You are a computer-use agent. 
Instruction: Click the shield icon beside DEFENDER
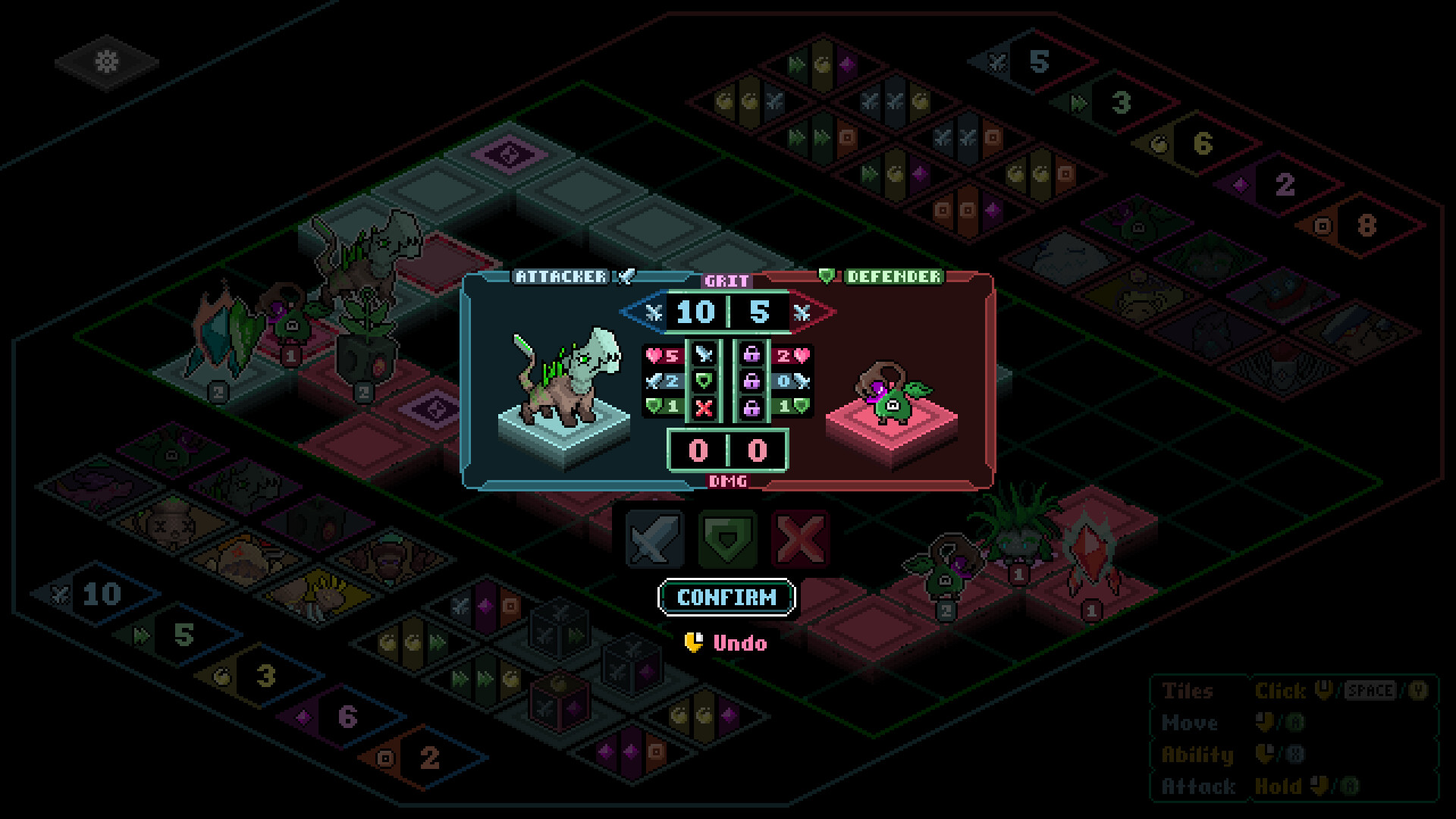828,277
